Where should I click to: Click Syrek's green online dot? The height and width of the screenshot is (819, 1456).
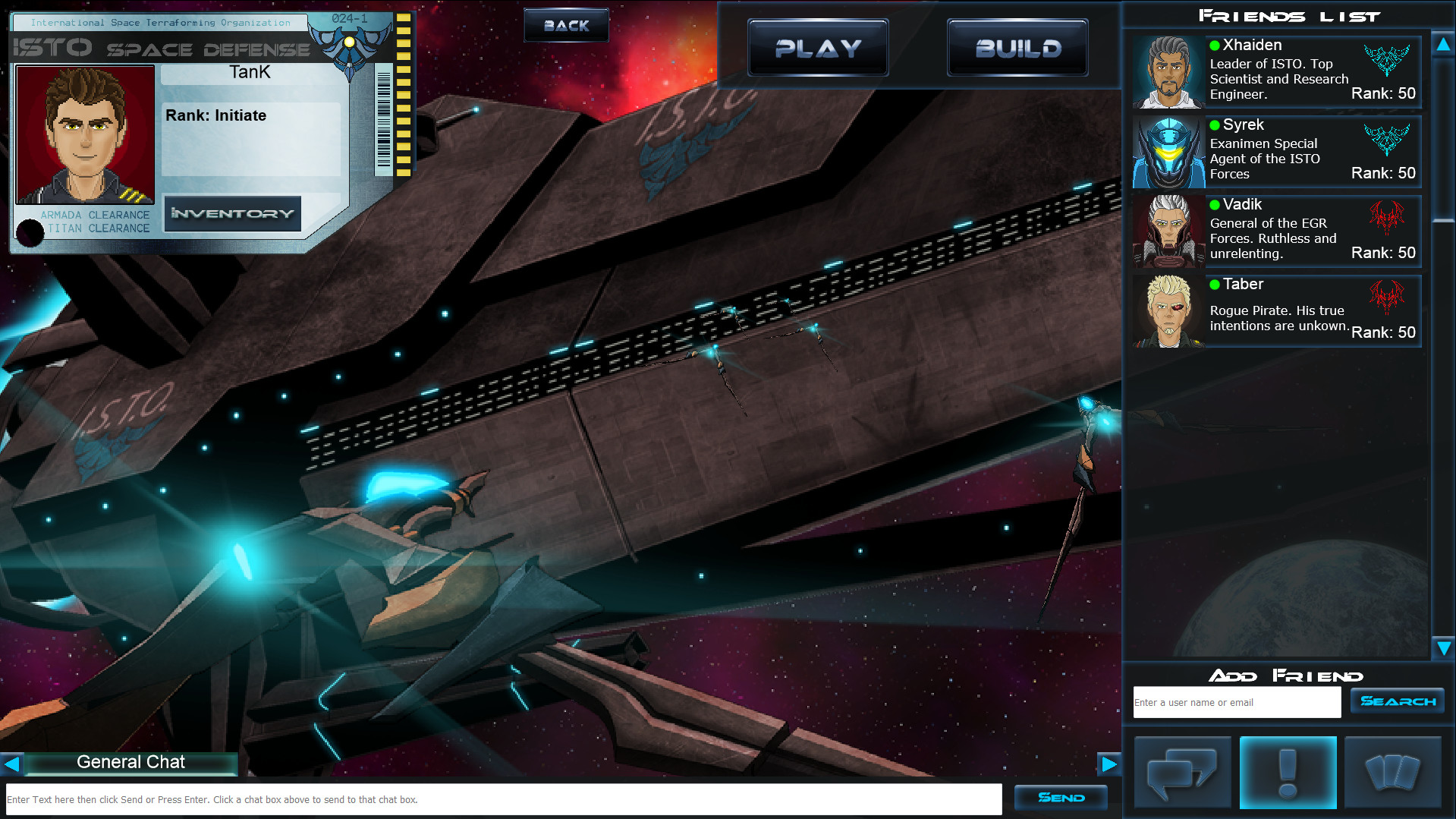1215,124
